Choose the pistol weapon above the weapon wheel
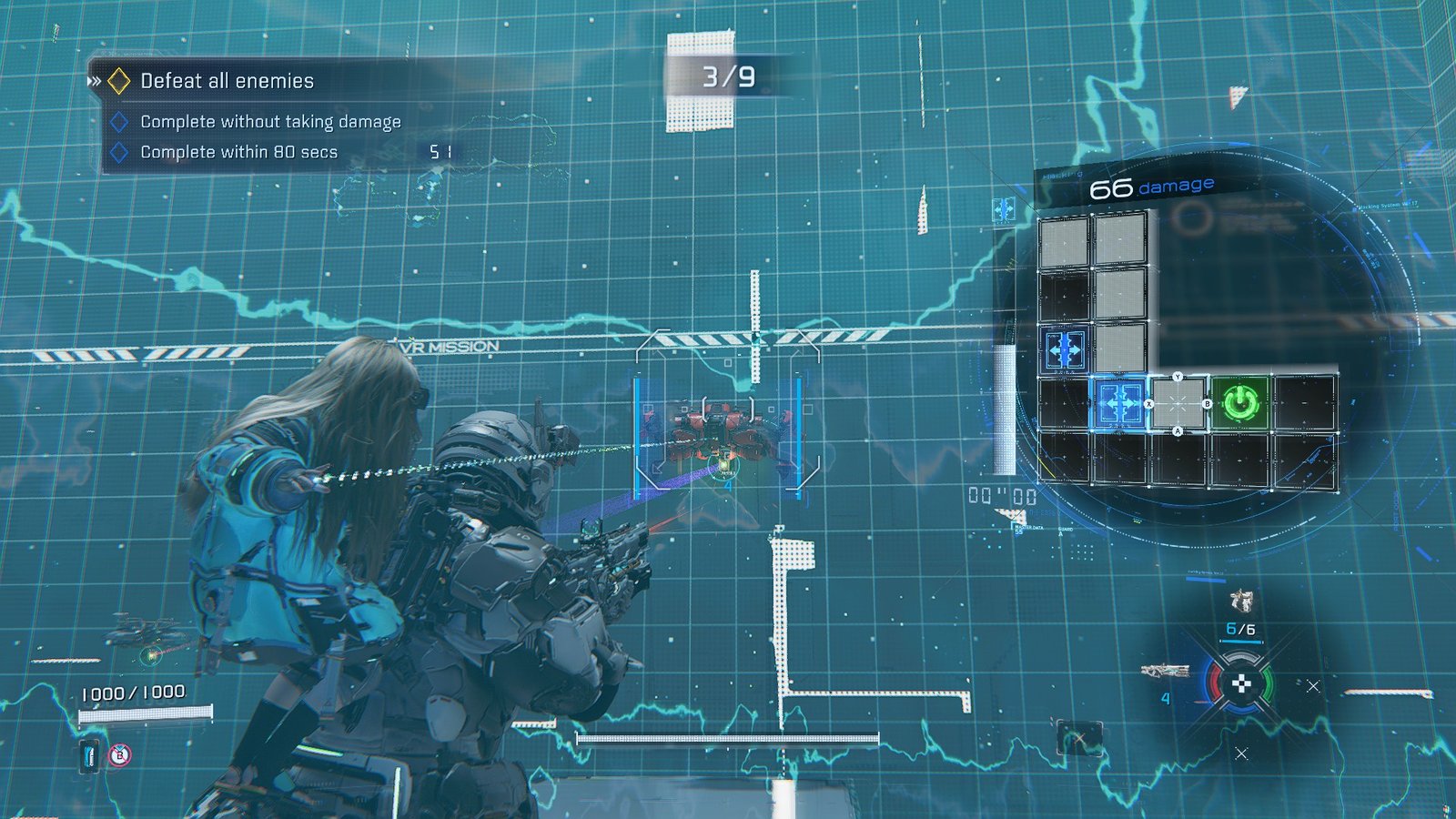Screen dimensions: 1456x819 tap(1240, 601)
